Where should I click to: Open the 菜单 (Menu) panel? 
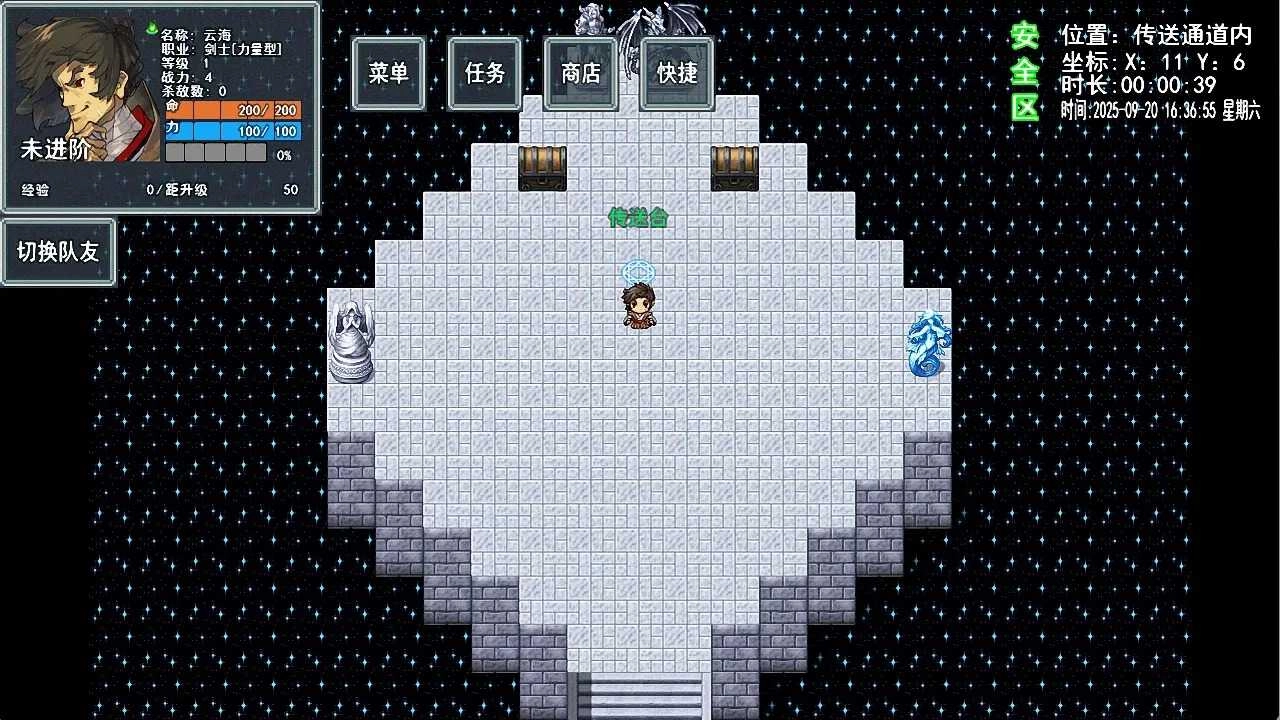pos(388,73)
